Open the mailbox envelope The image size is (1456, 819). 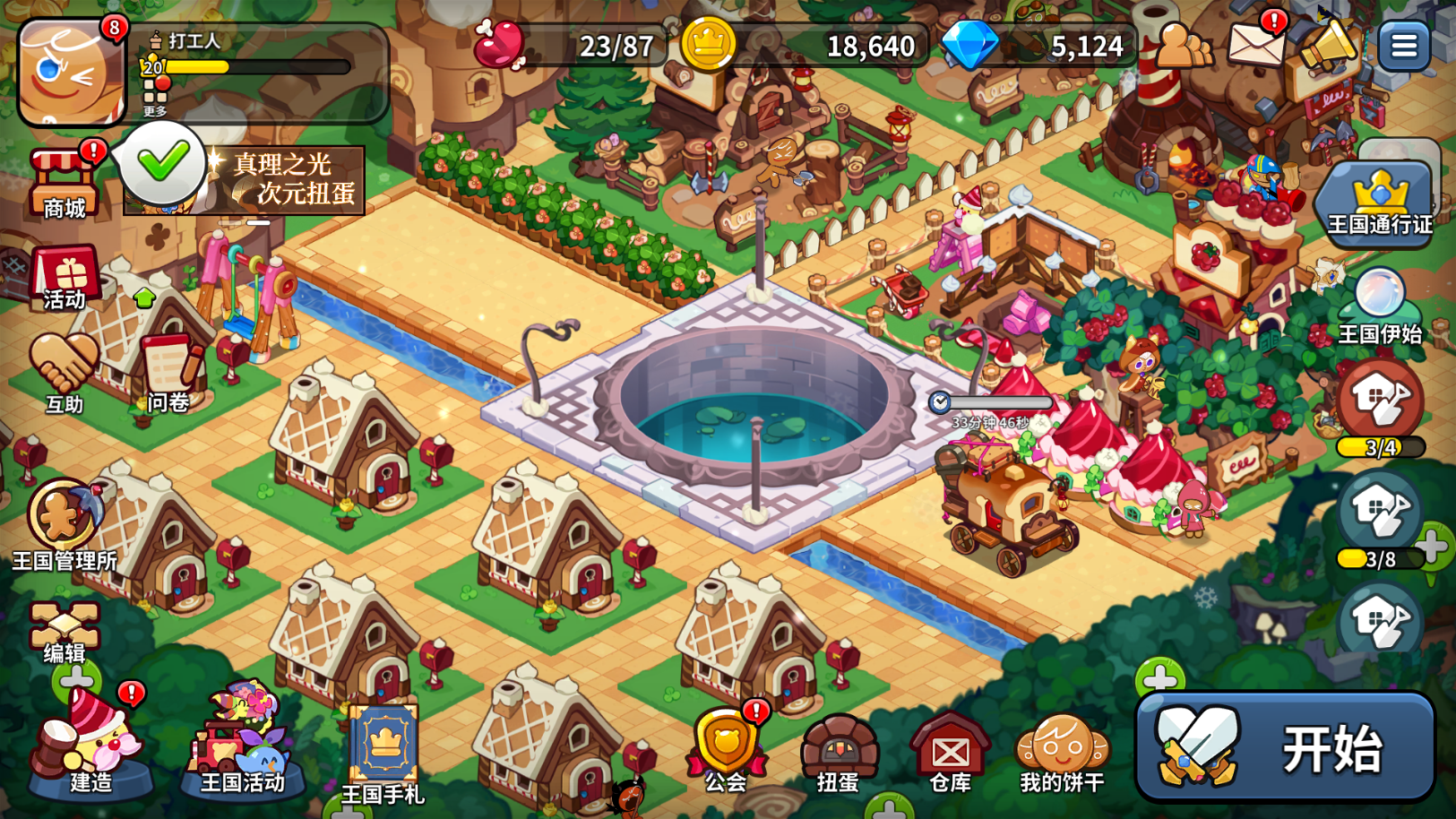pyautogui.click(x=1255, y=43)
